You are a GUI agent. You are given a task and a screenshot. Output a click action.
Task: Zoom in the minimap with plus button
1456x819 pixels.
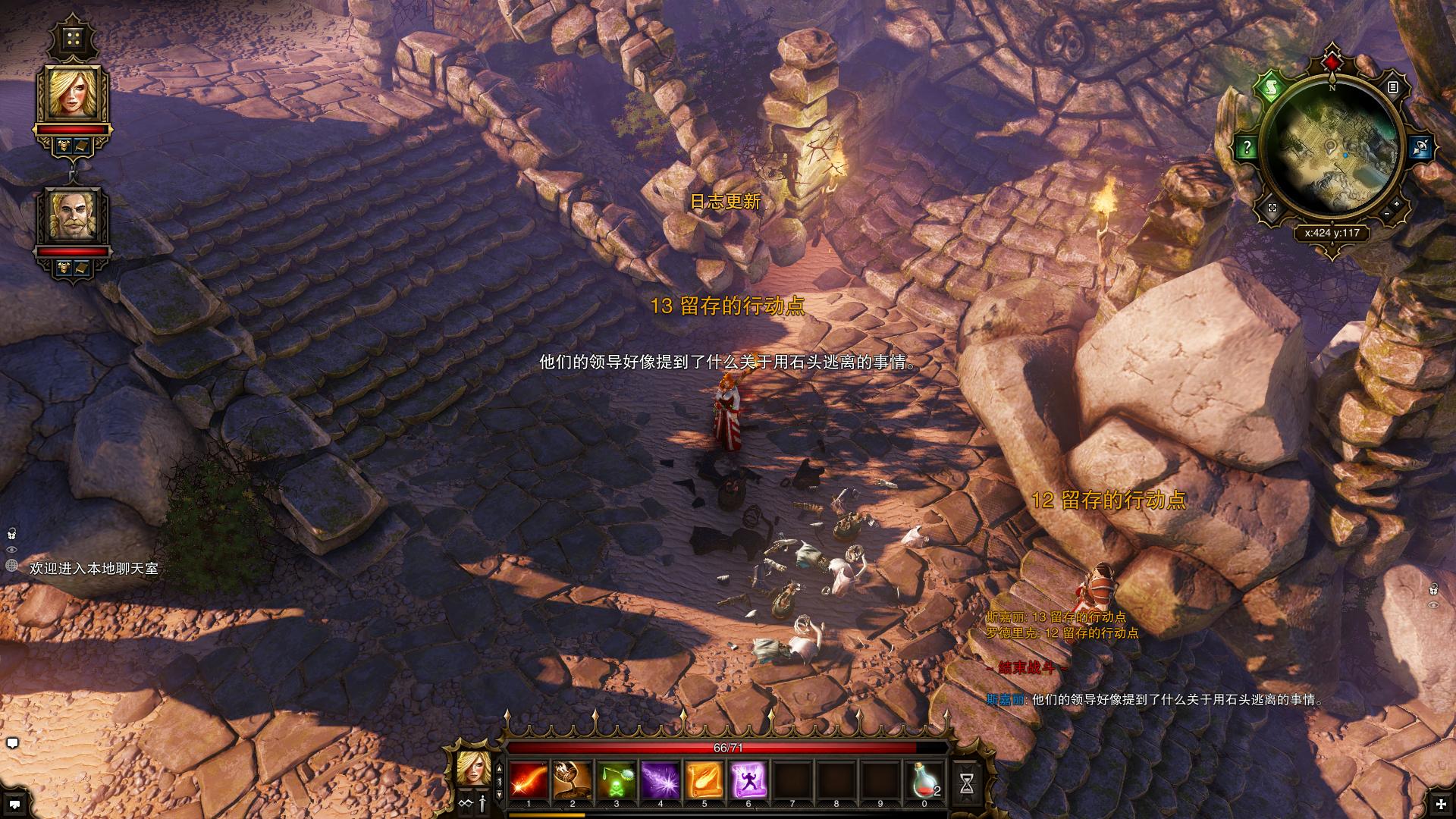1397,203
